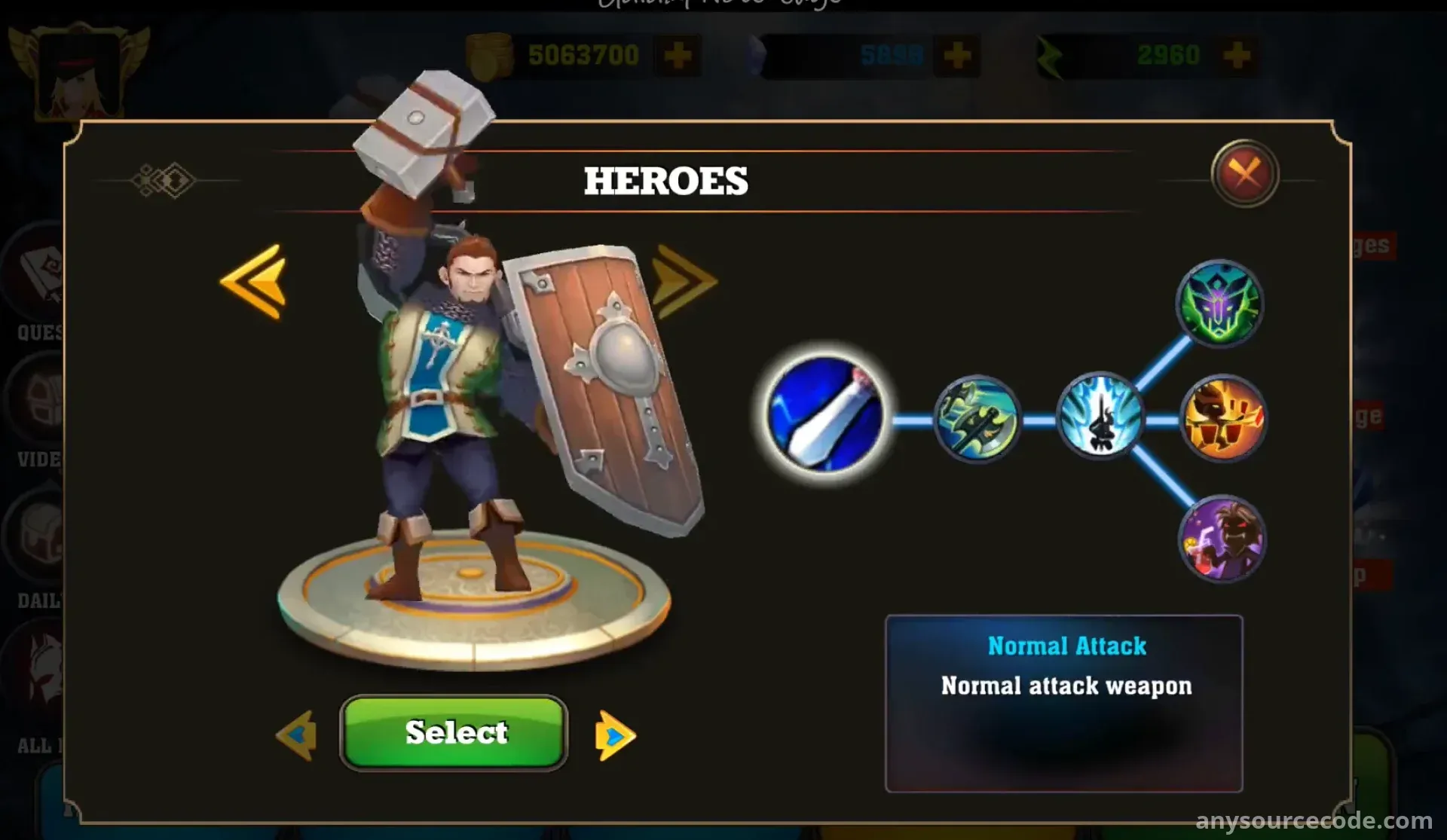Viewport: 1447px width, 840px height.
Task: Close the Heroes panel
Action: click(1245, 174)
